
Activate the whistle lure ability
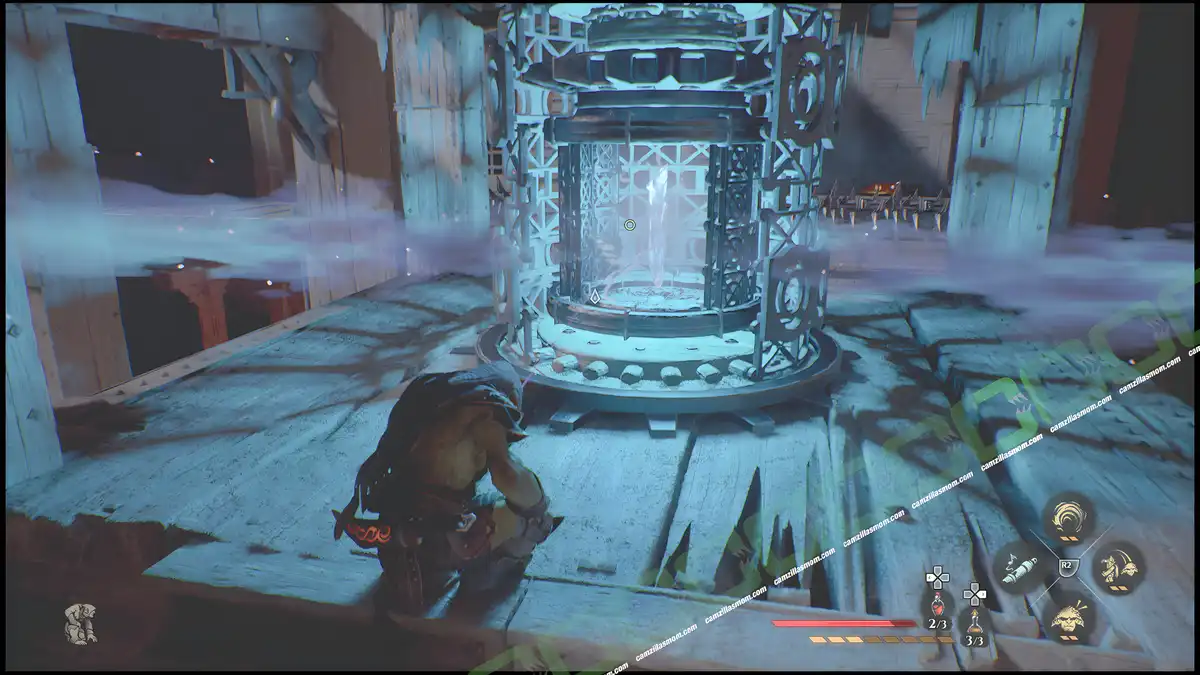tap(1018, 568)
